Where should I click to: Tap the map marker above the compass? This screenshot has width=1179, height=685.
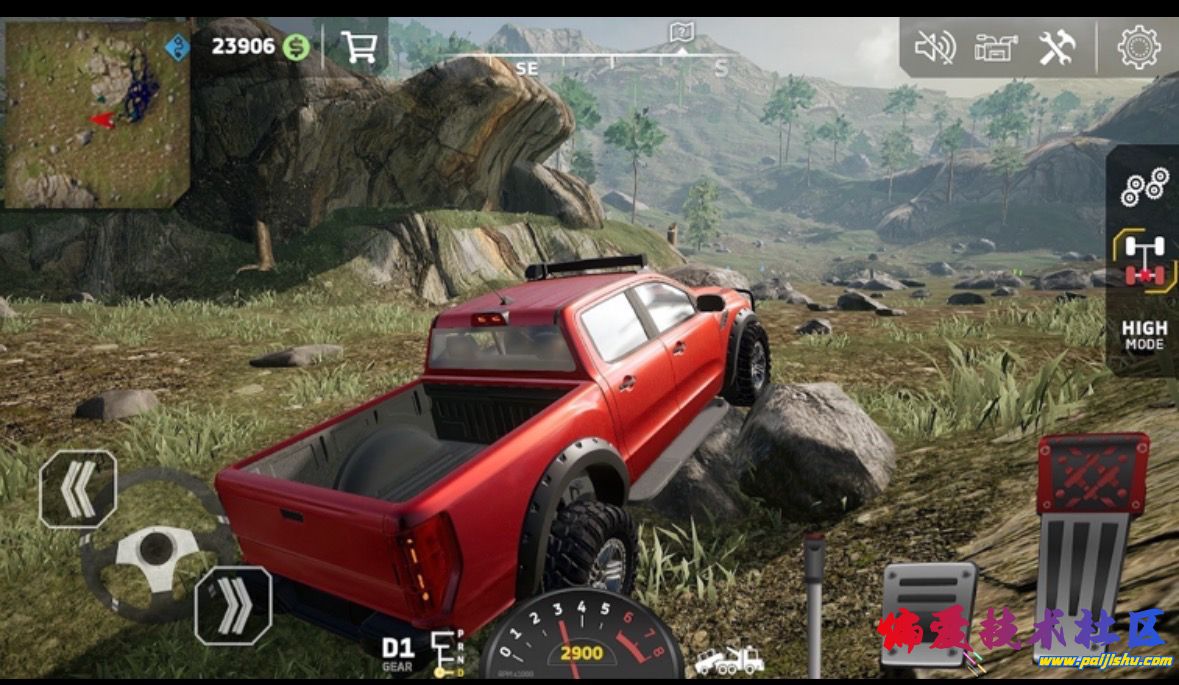click(x=681, y=33)
